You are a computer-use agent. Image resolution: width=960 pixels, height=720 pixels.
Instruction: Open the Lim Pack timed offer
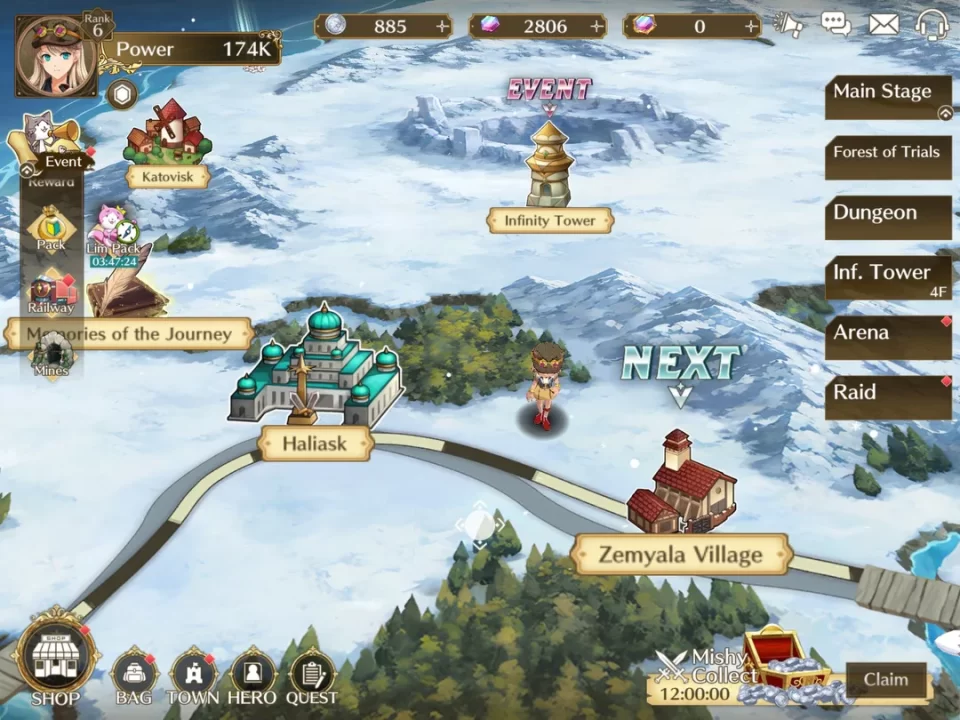pos(114,236)
